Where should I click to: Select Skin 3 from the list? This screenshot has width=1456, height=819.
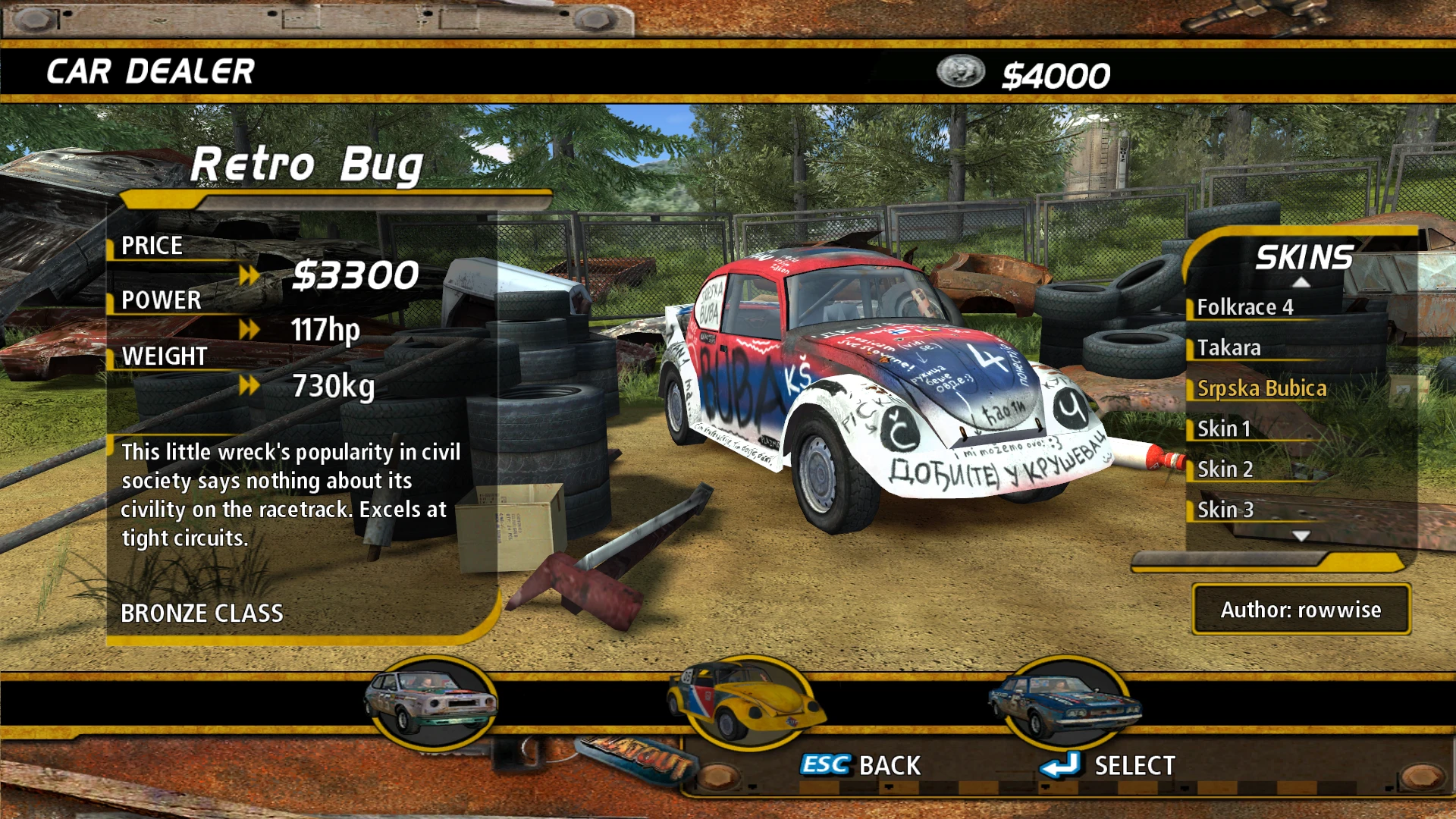(1225, 510)
